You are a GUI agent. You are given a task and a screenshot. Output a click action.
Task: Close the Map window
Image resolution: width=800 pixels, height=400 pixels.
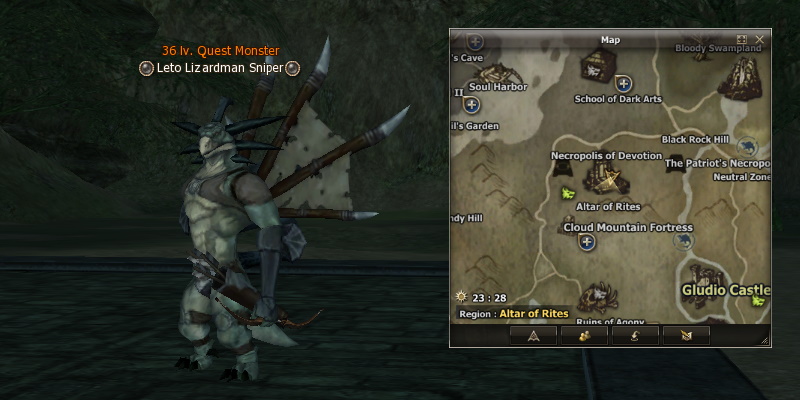[x=760, y=39]
